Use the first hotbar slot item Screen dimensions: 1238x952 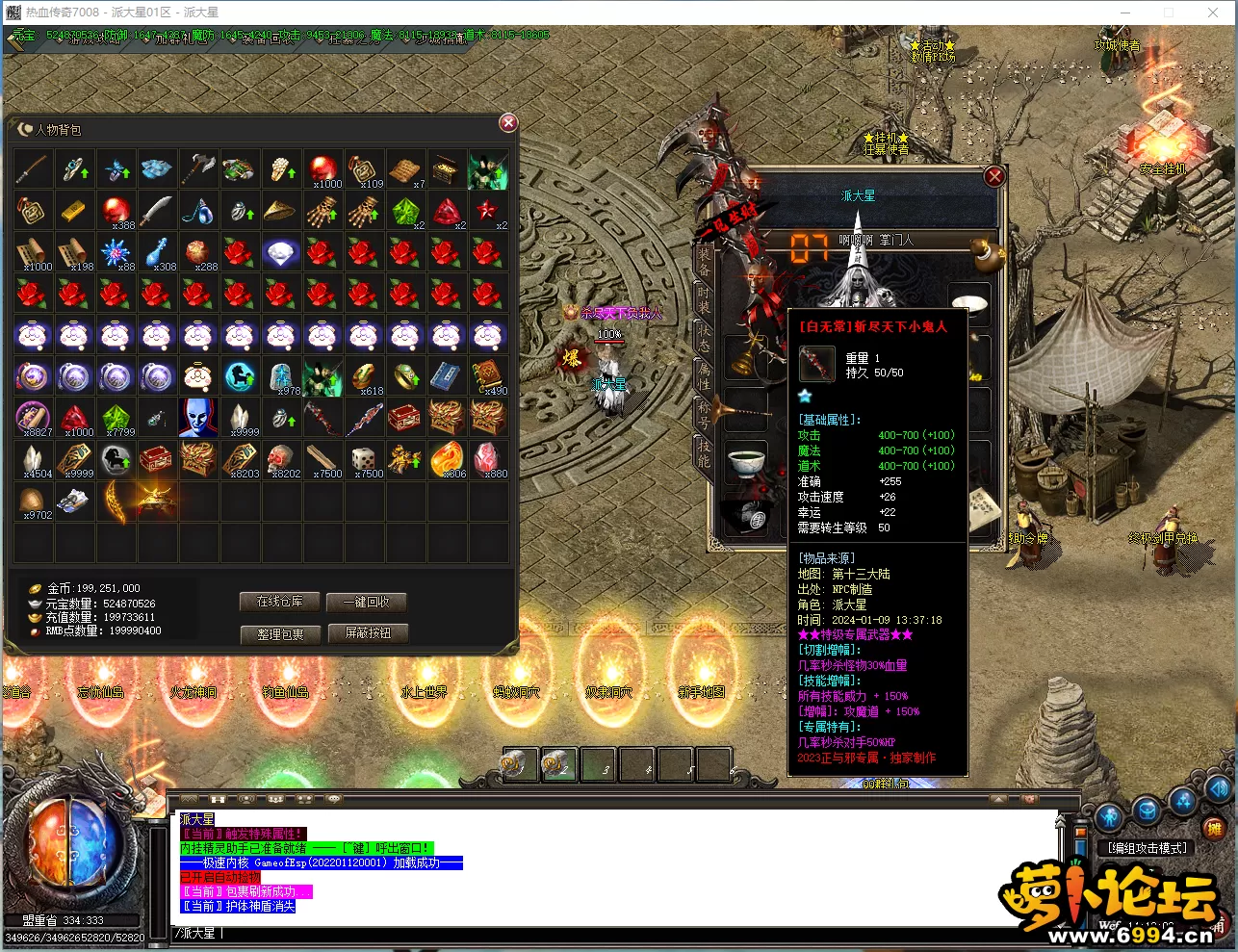(x=518, y=764)
